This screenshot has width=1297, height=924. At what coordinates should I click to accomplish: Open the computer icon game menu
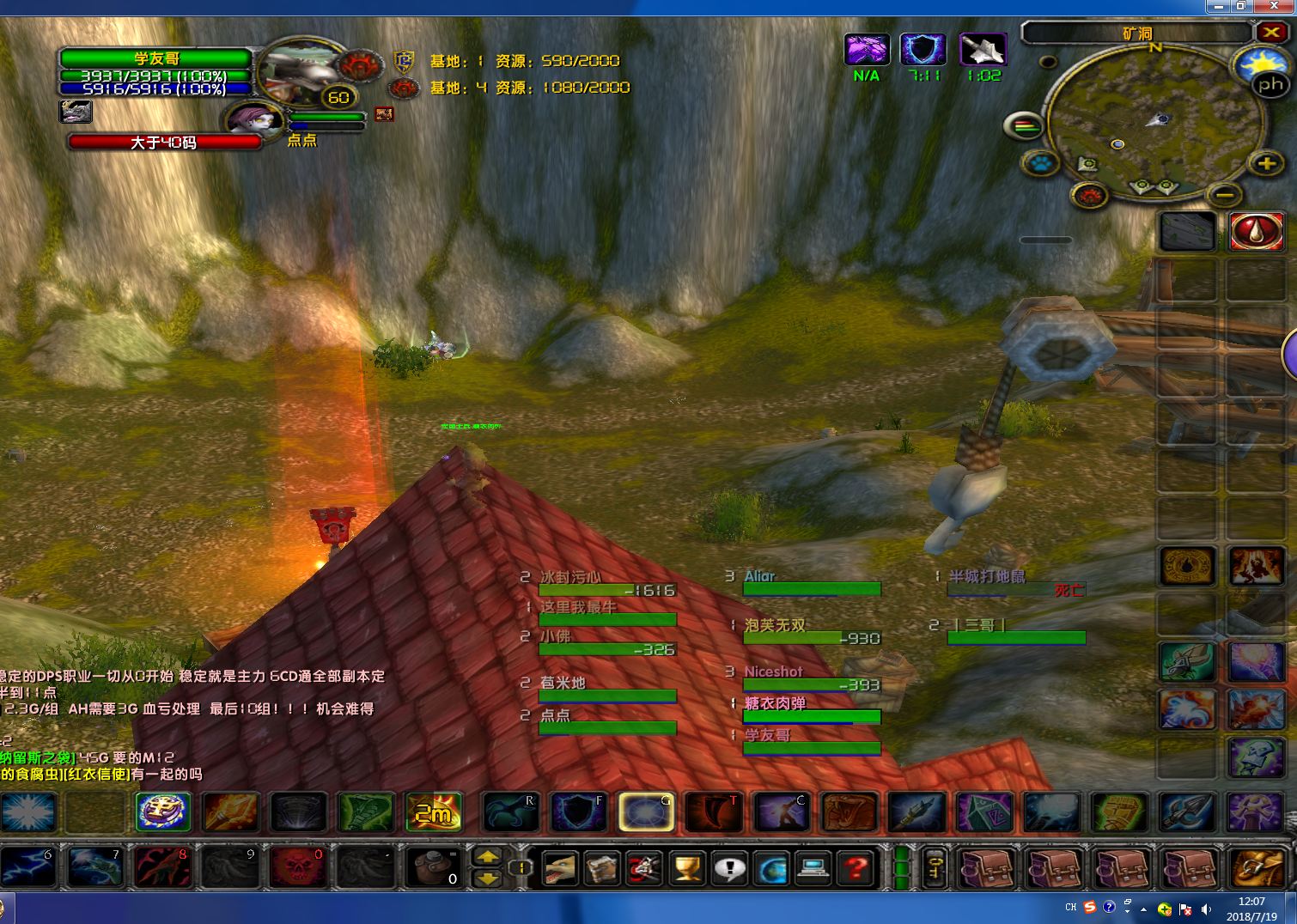(813, 868)
